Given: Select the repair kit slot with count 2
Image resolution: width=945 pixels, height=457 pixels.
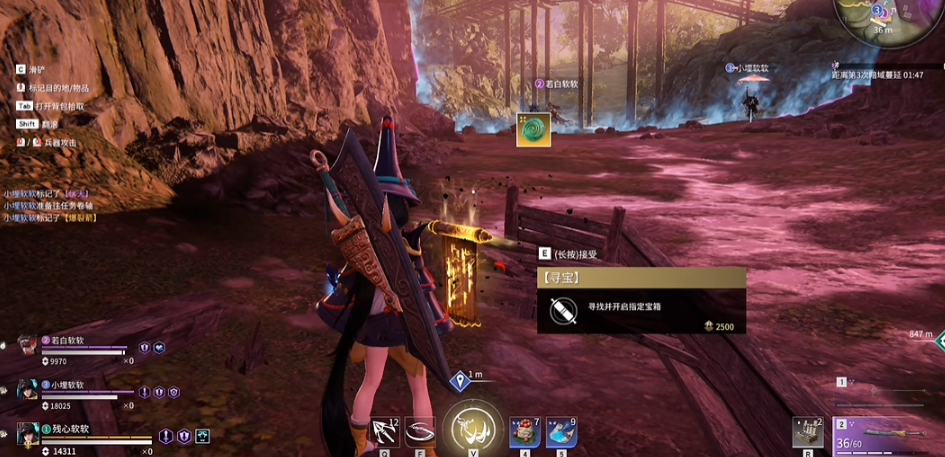Looking at the screenshot, I should coord(807,432).
